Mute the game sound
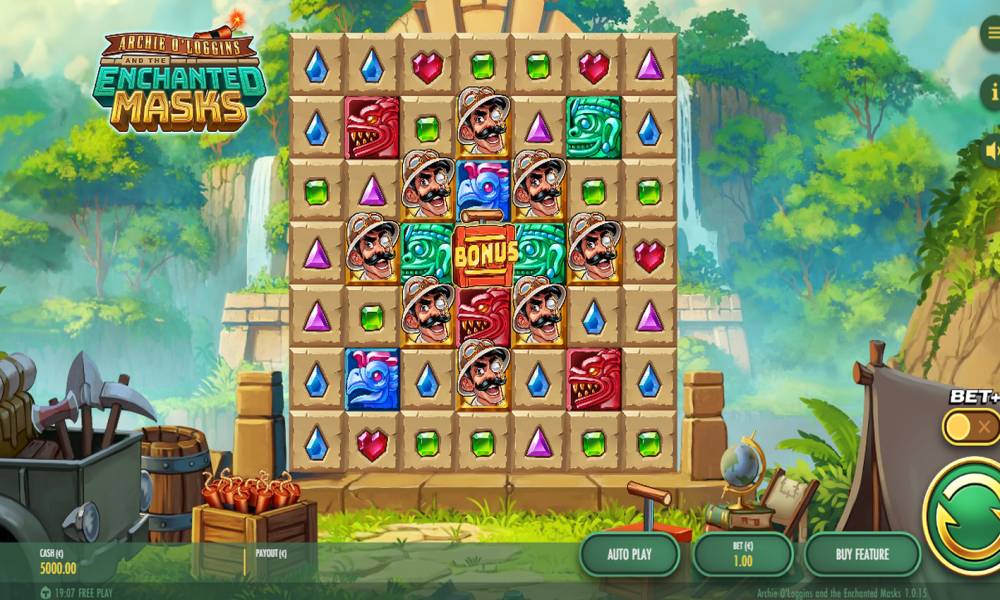The image size is (1000, 600). [990, 150]
